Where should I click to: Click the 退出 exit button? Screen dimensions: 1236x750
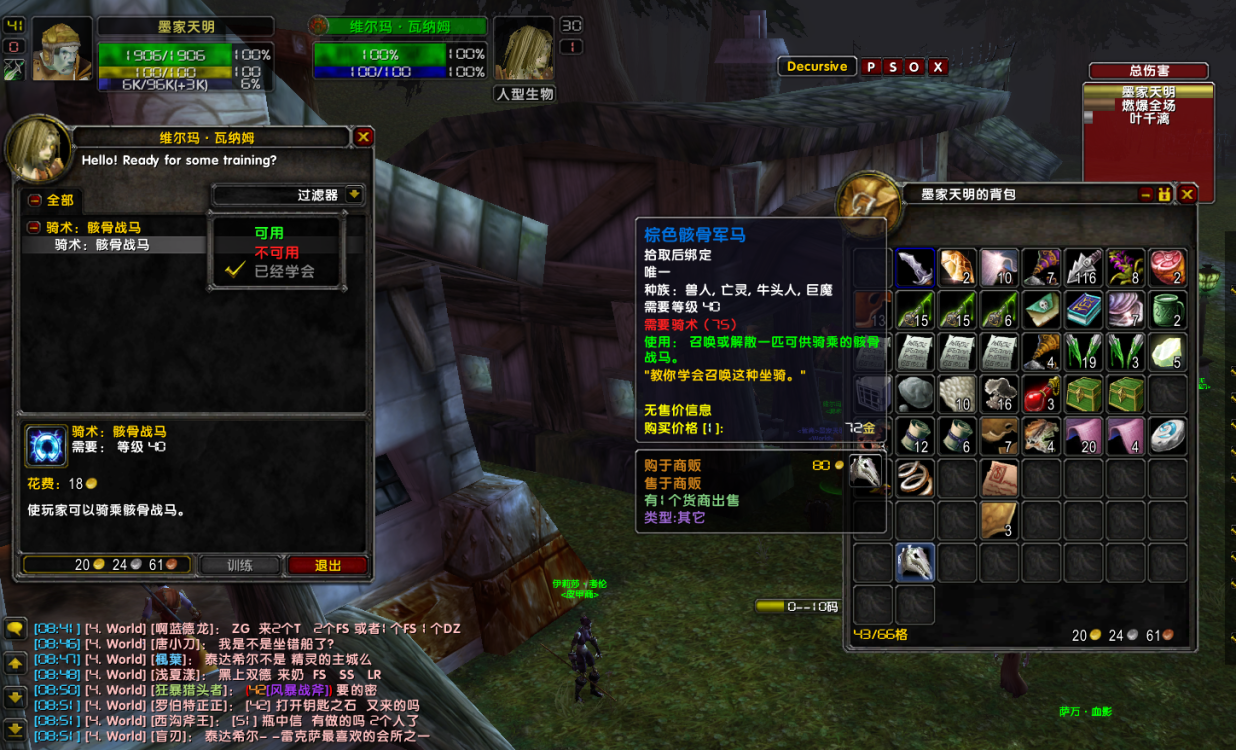pyautogui.click(x=328, y=565)
